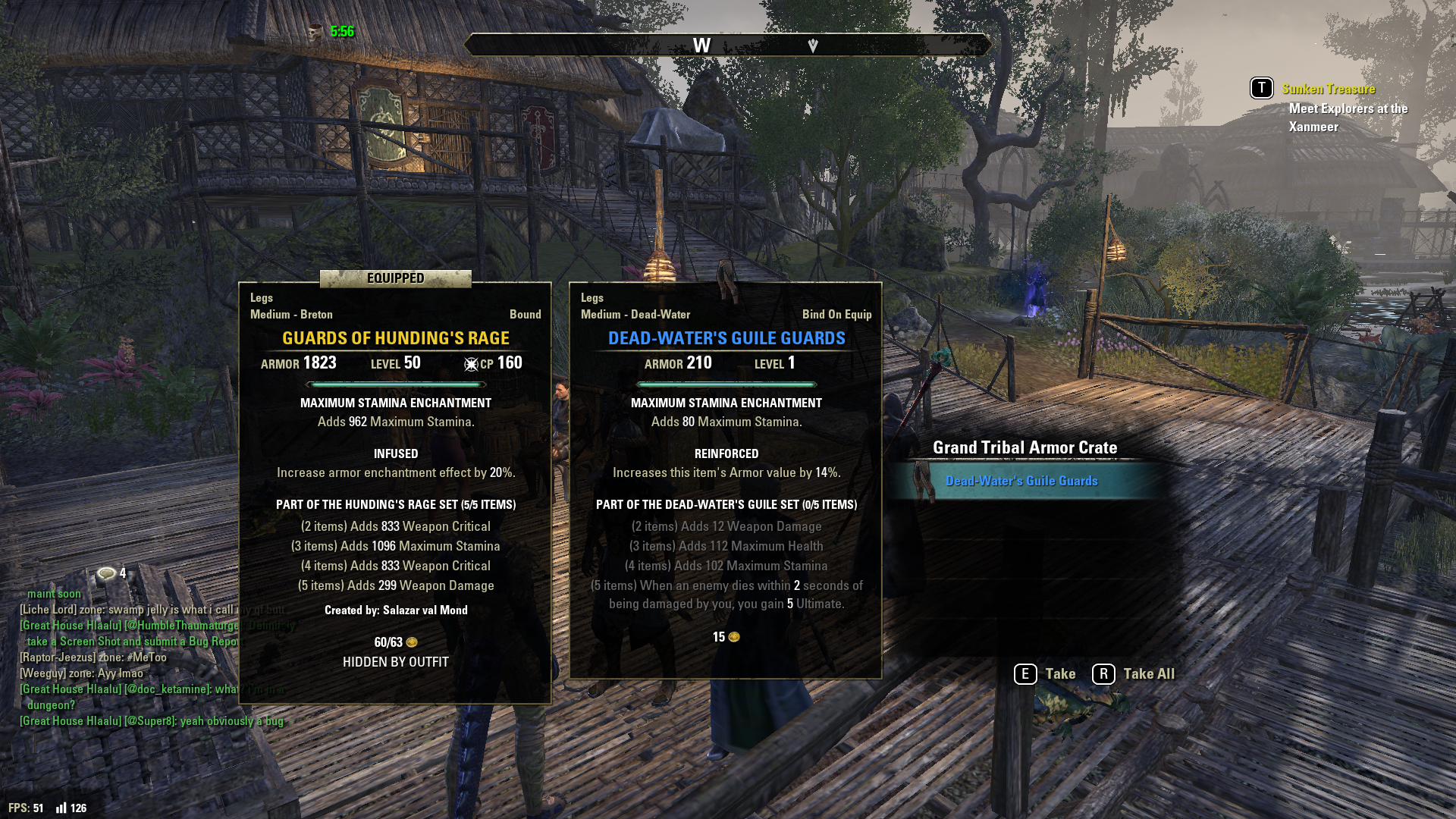Click the chat notification bubble icon
1456x819 pixels.
[x=107, y=573]
